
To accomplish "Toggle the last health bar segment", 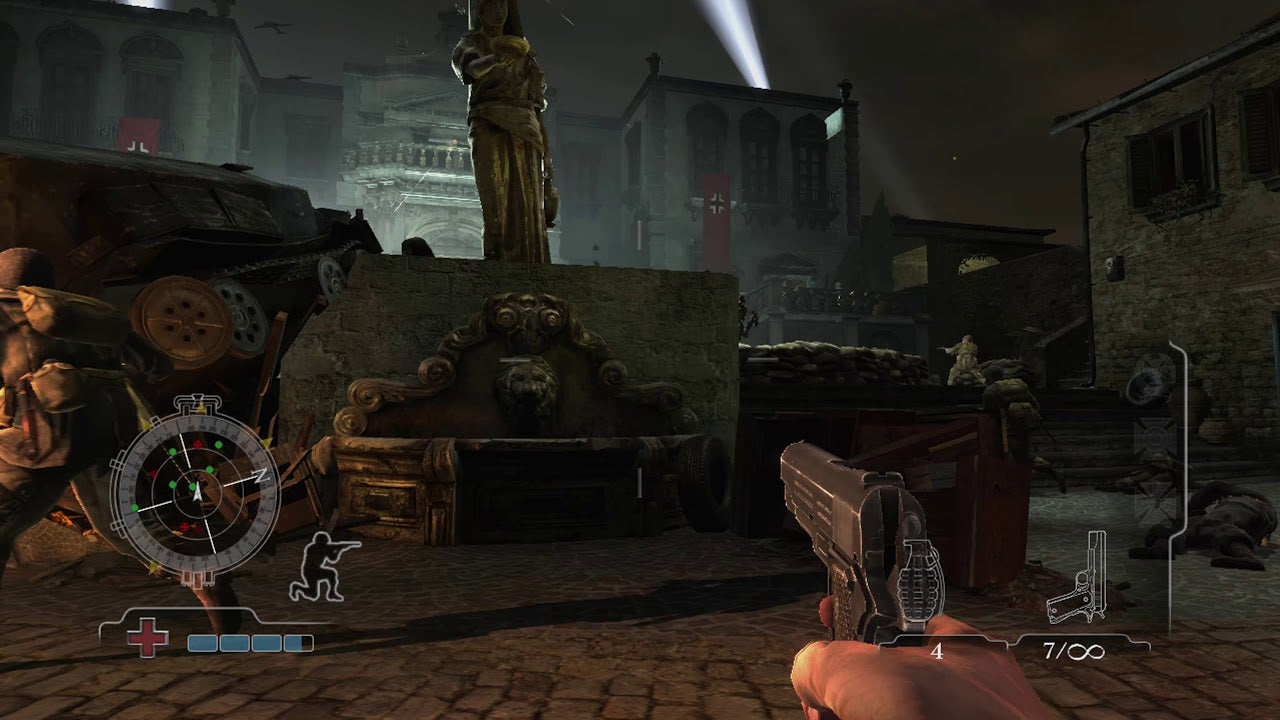I will coord(298,641).
